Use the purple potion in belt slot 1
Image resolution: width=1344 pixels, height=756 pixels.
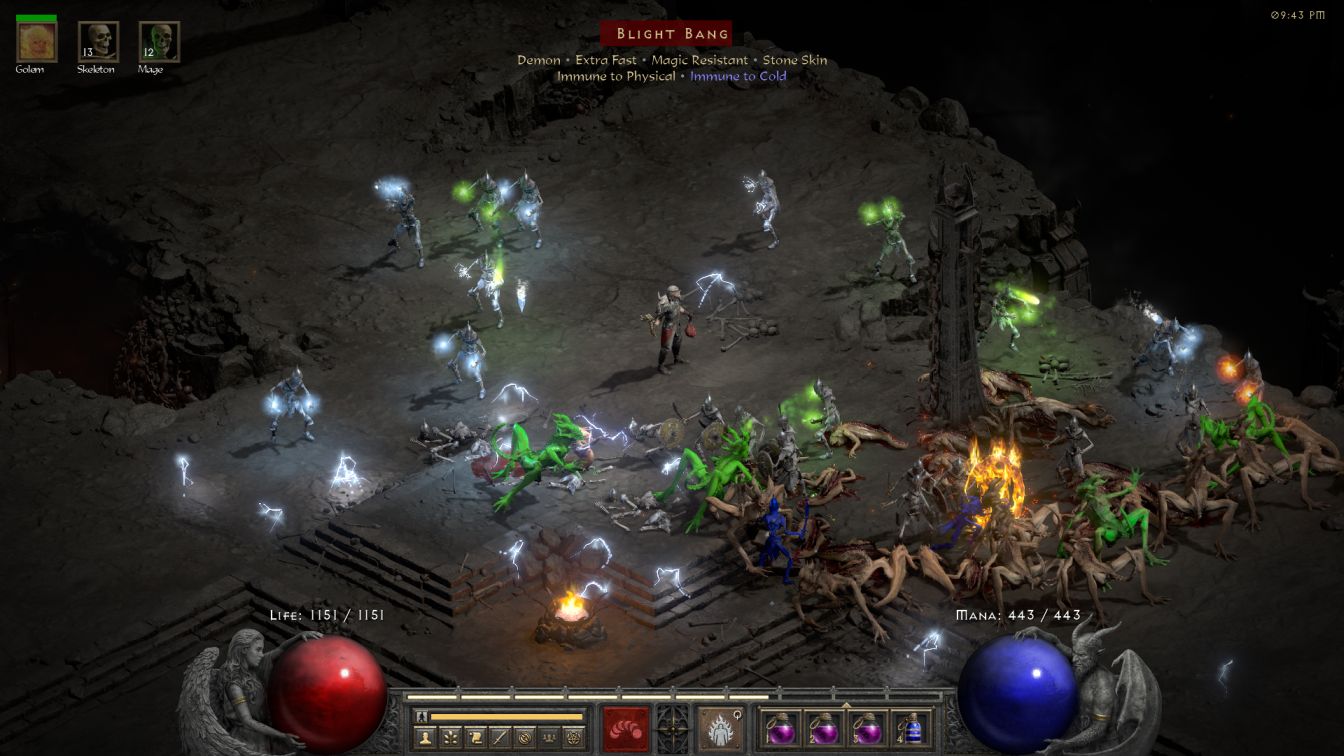coord(781,728)
